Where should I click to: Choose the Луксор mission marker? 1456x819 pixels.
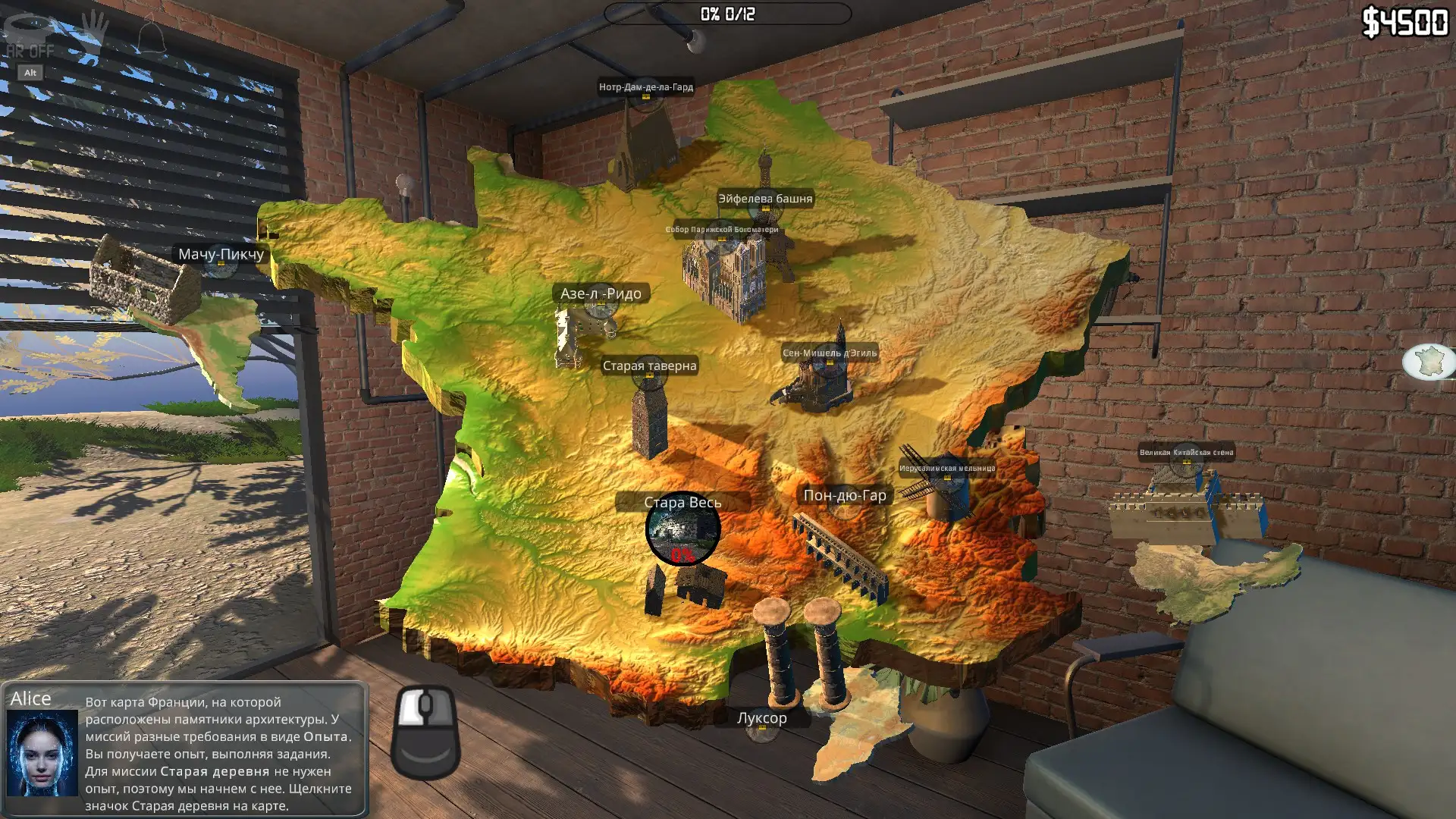click(x=762, y=719)
